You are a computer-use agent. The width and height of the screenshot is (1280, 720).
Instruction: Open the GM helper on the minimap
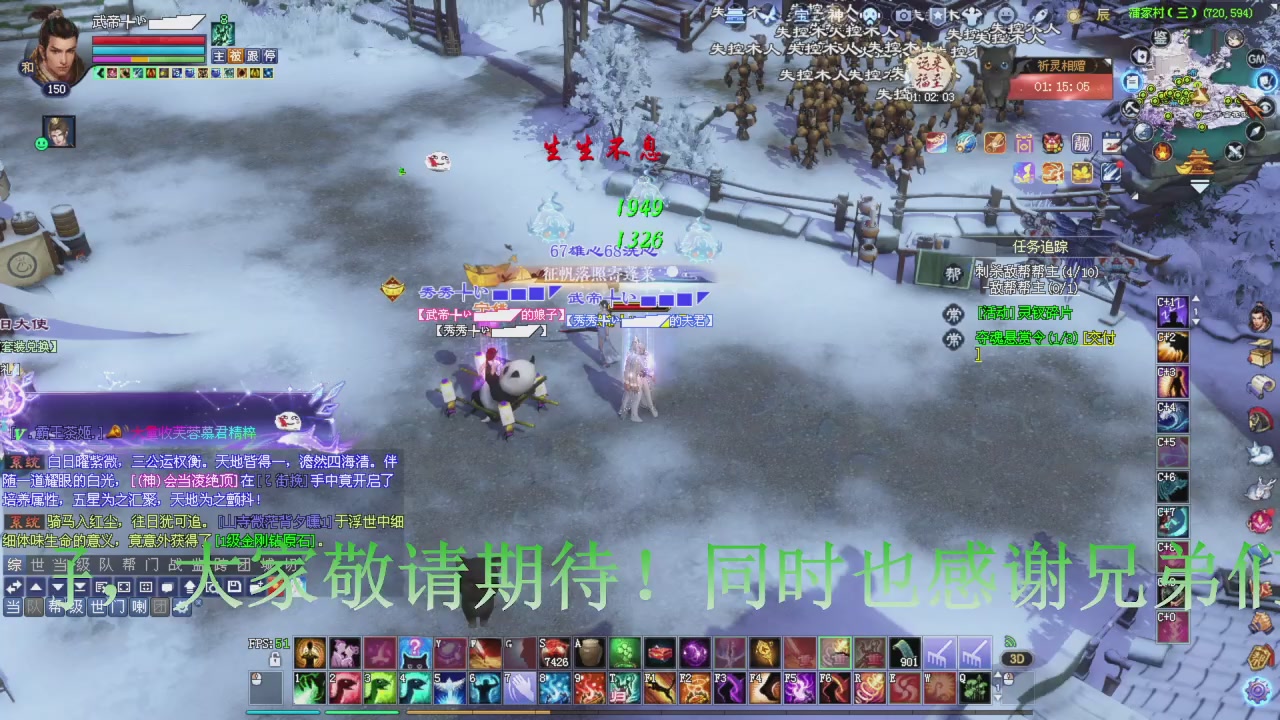click(x=1256, y=59)
